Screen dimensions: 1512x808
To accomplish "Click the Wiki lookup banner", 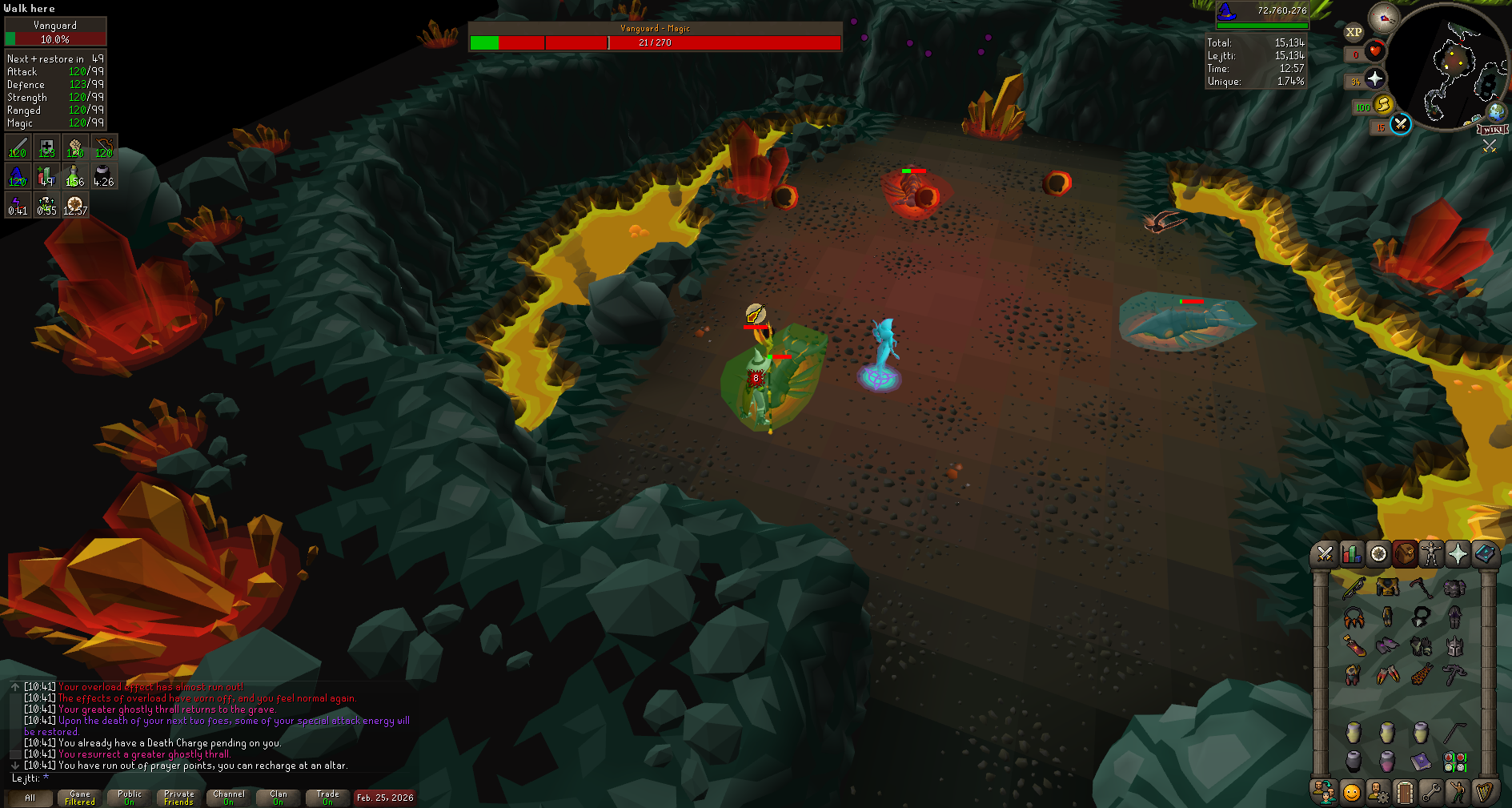I will pos(1493,130).
